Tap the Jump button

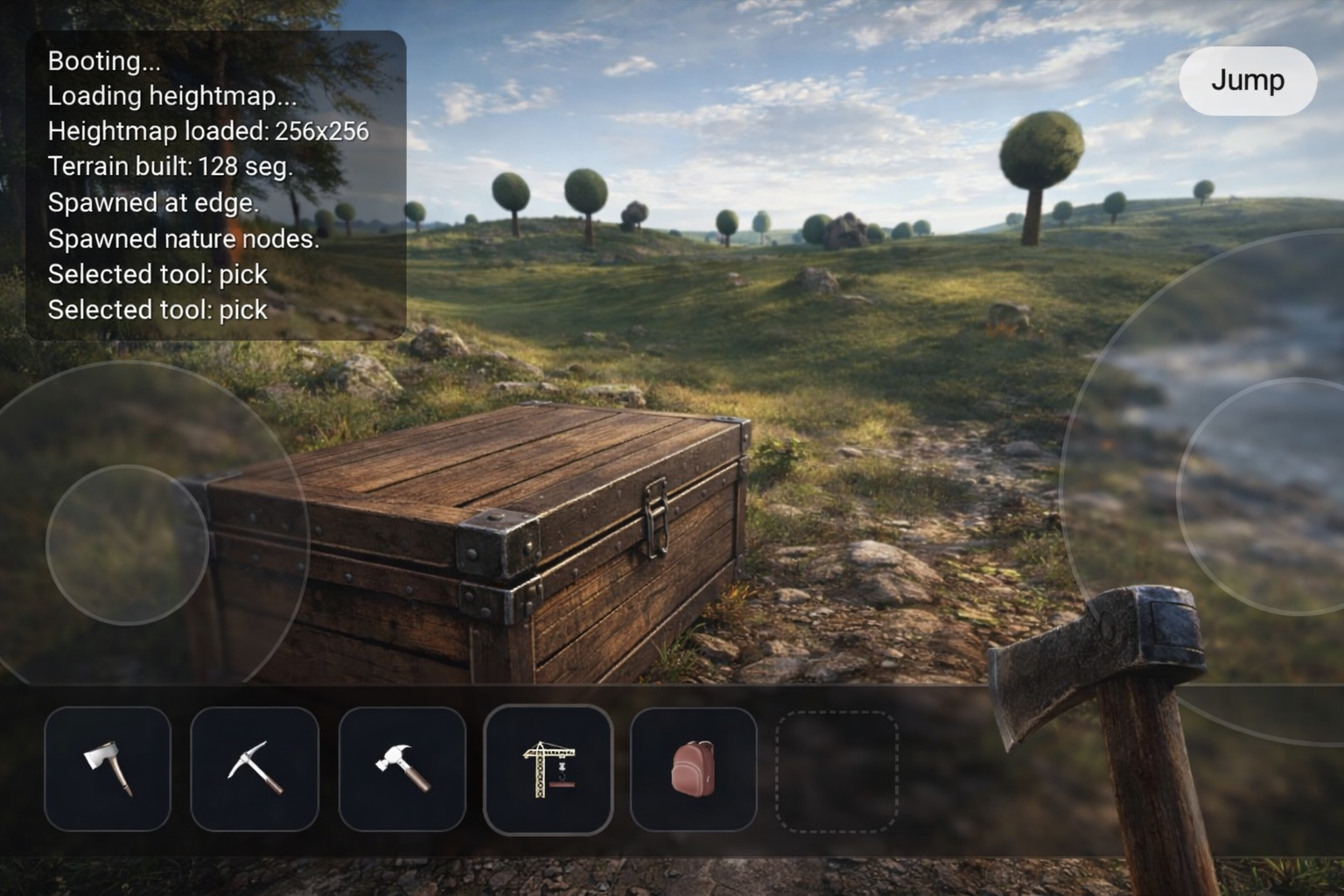tap(1247, 80)
